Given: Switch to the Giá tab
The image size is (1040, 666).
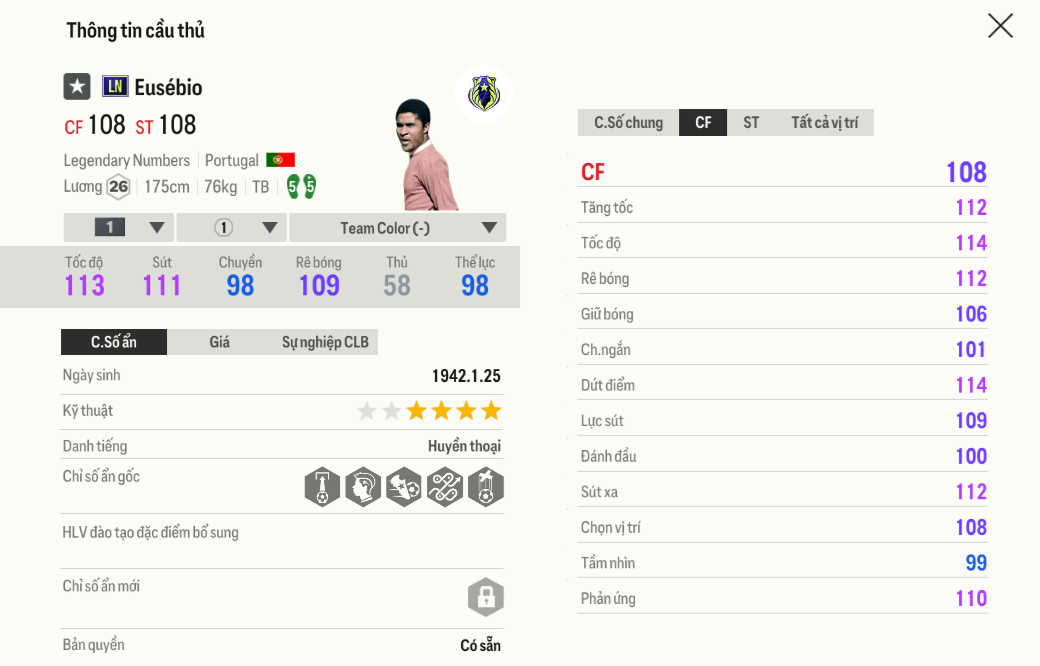Looking at the screenshot, I should [220, 342].
